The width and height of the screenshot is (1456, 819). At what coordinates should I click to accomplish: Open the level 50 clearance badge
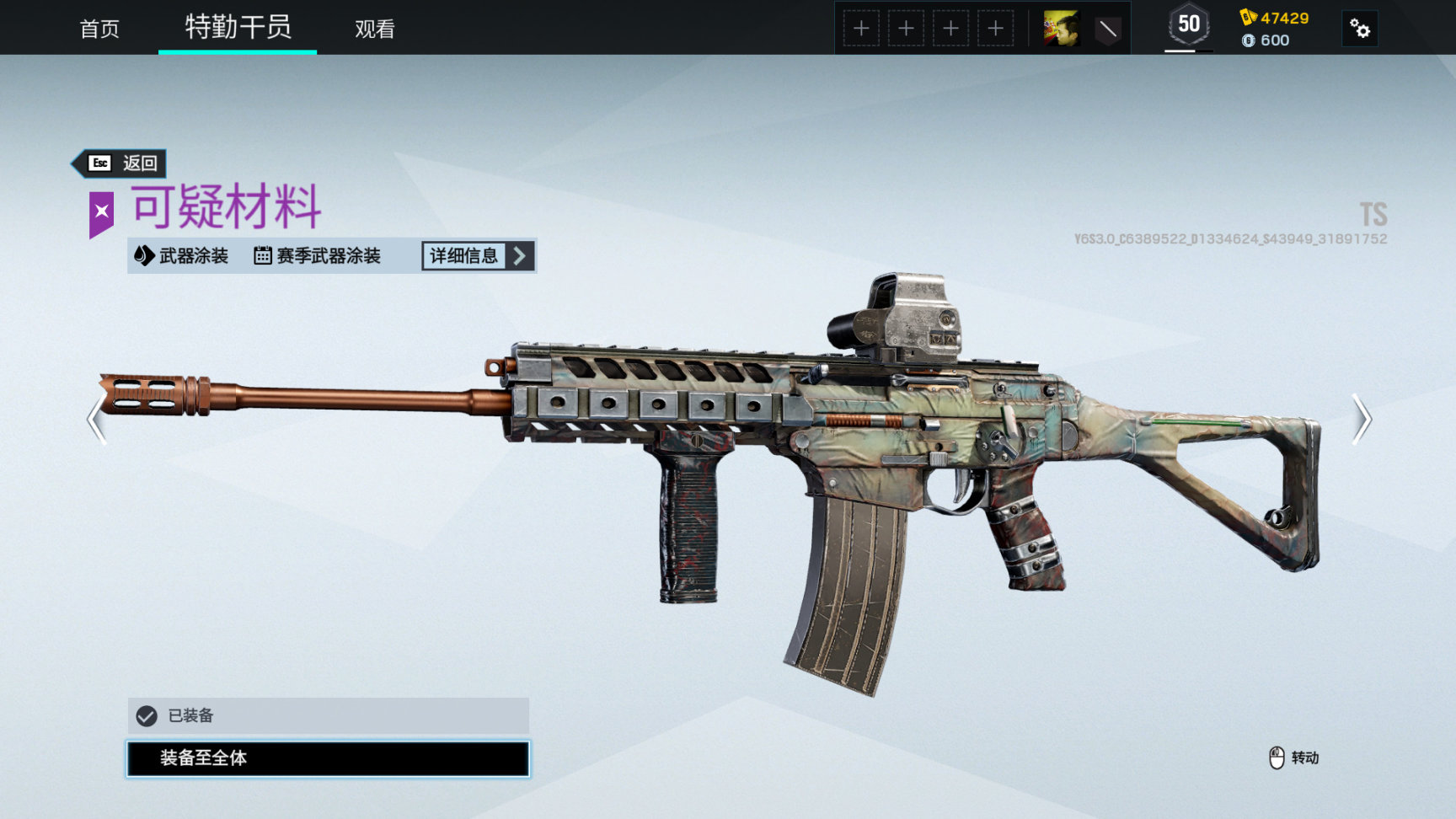click(x=1188, y=25)
